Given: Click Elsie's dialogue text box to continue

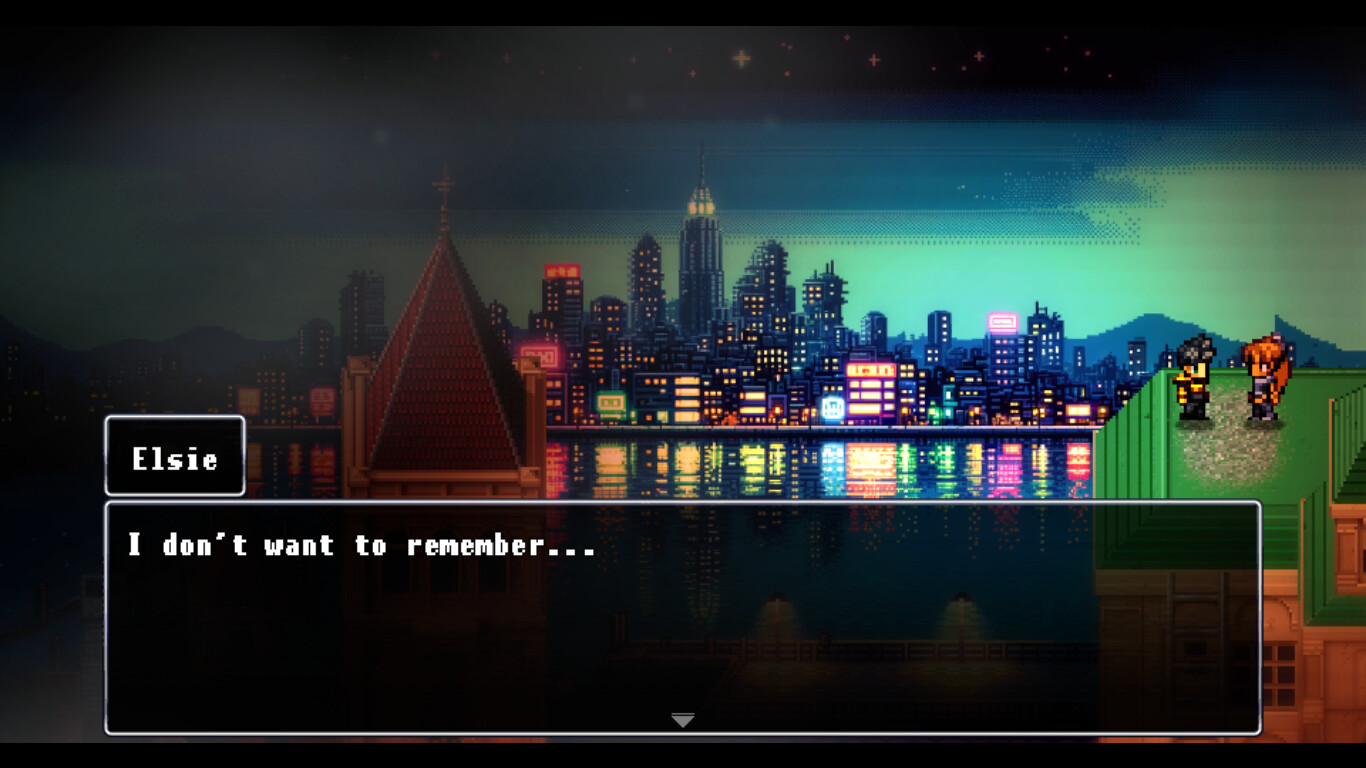Looking at the screenshot, I should [682, 617].
